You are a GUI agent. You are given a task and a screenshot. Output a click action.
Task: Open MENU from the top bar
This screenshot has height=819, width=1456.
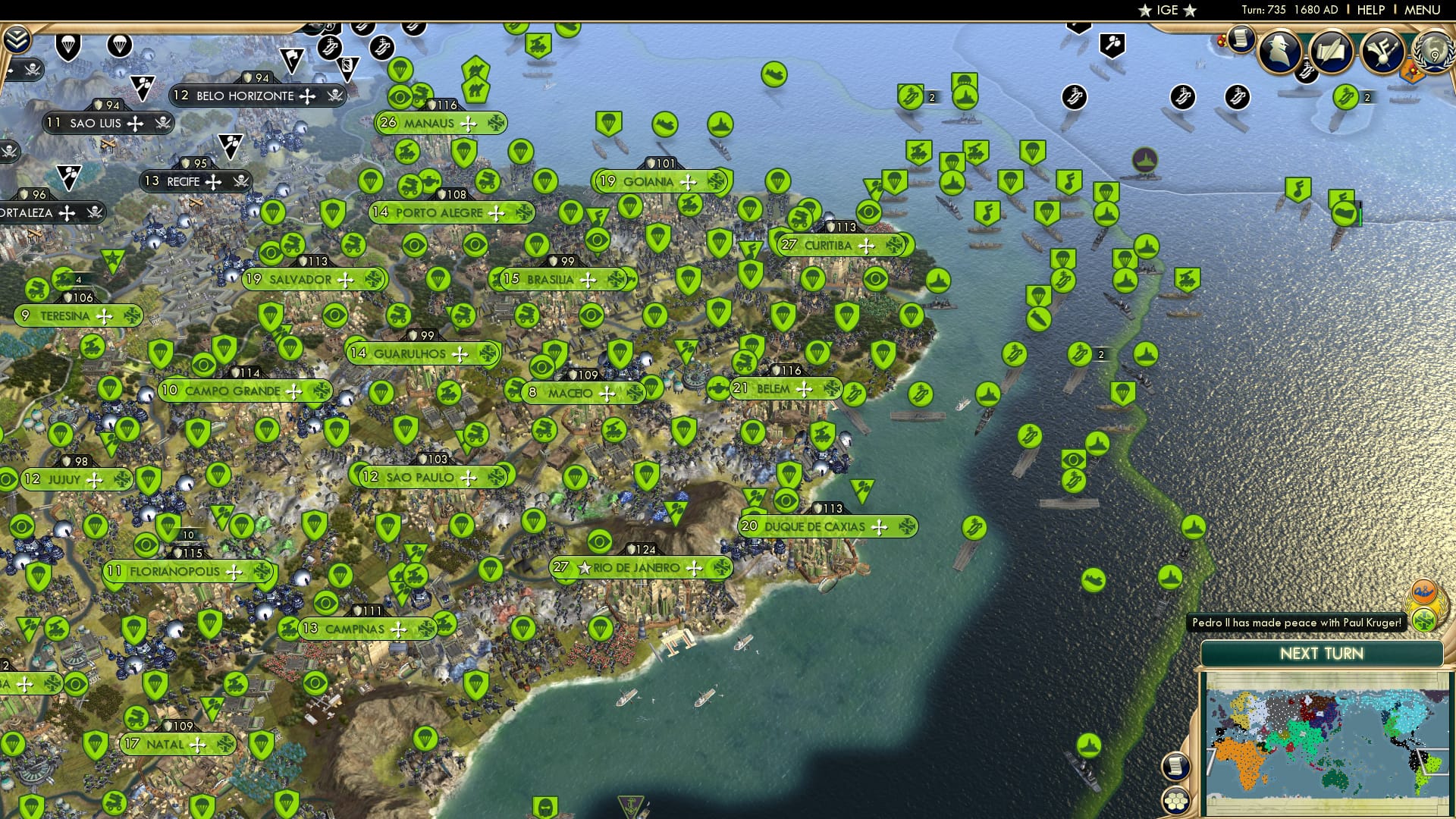point(1430,10)
